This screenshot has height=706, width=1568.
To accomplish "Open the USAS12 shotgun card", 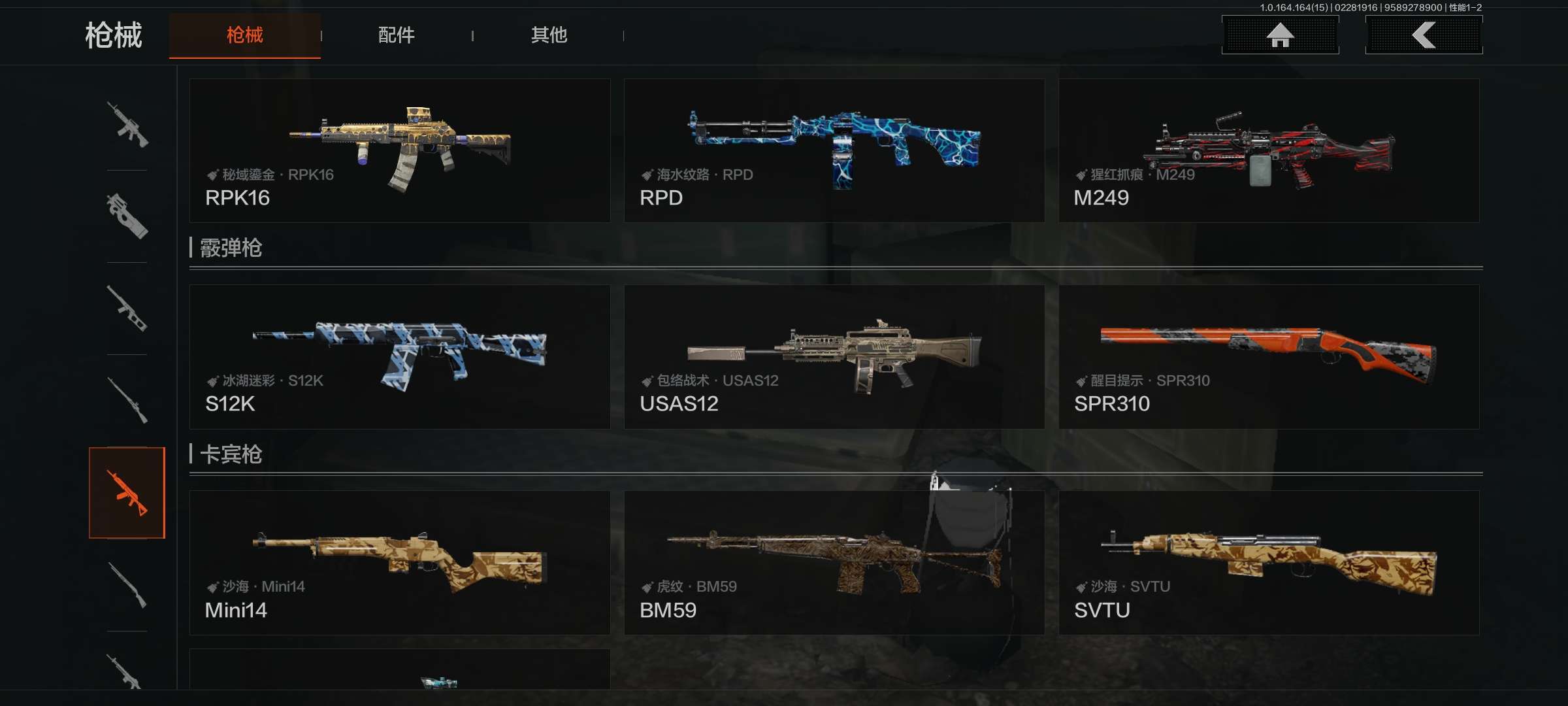I will pos(834,357).
